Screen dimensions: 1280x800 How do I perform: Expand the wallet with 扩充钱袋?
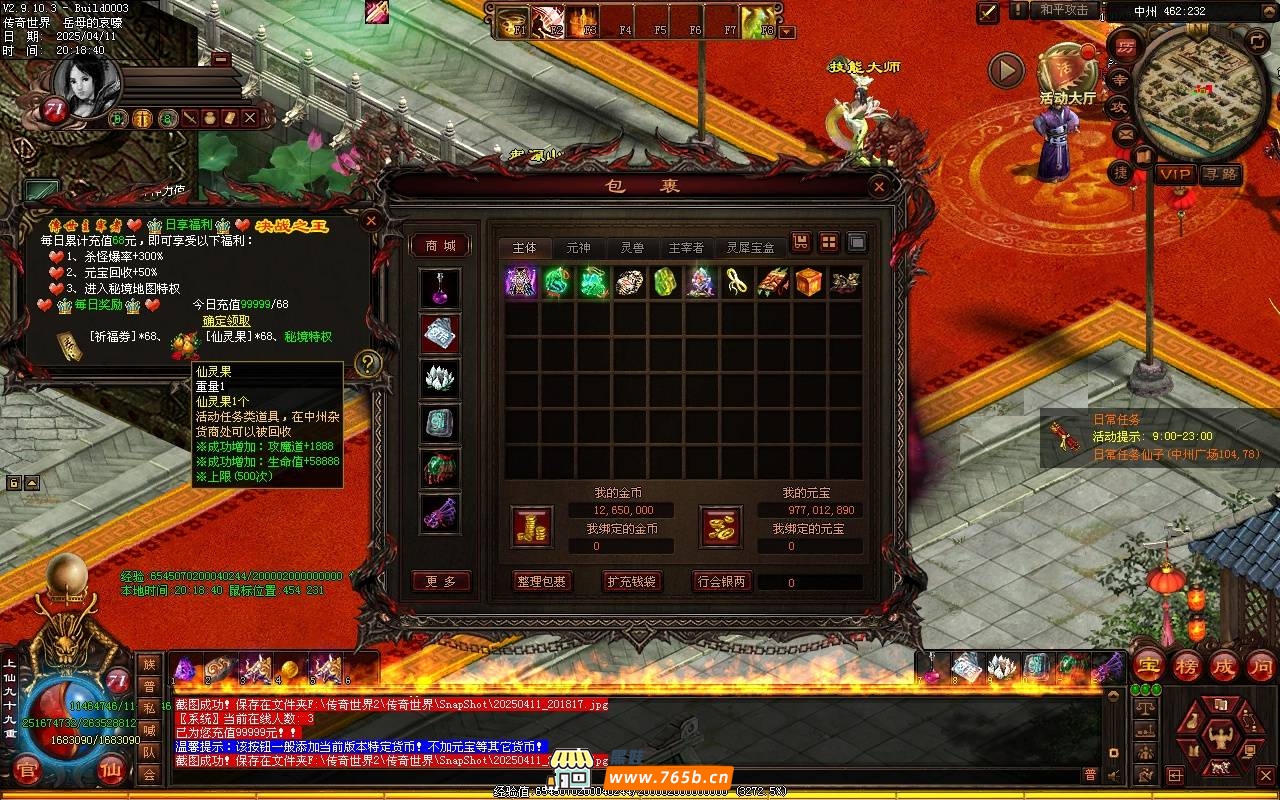(x=631, y=582)
